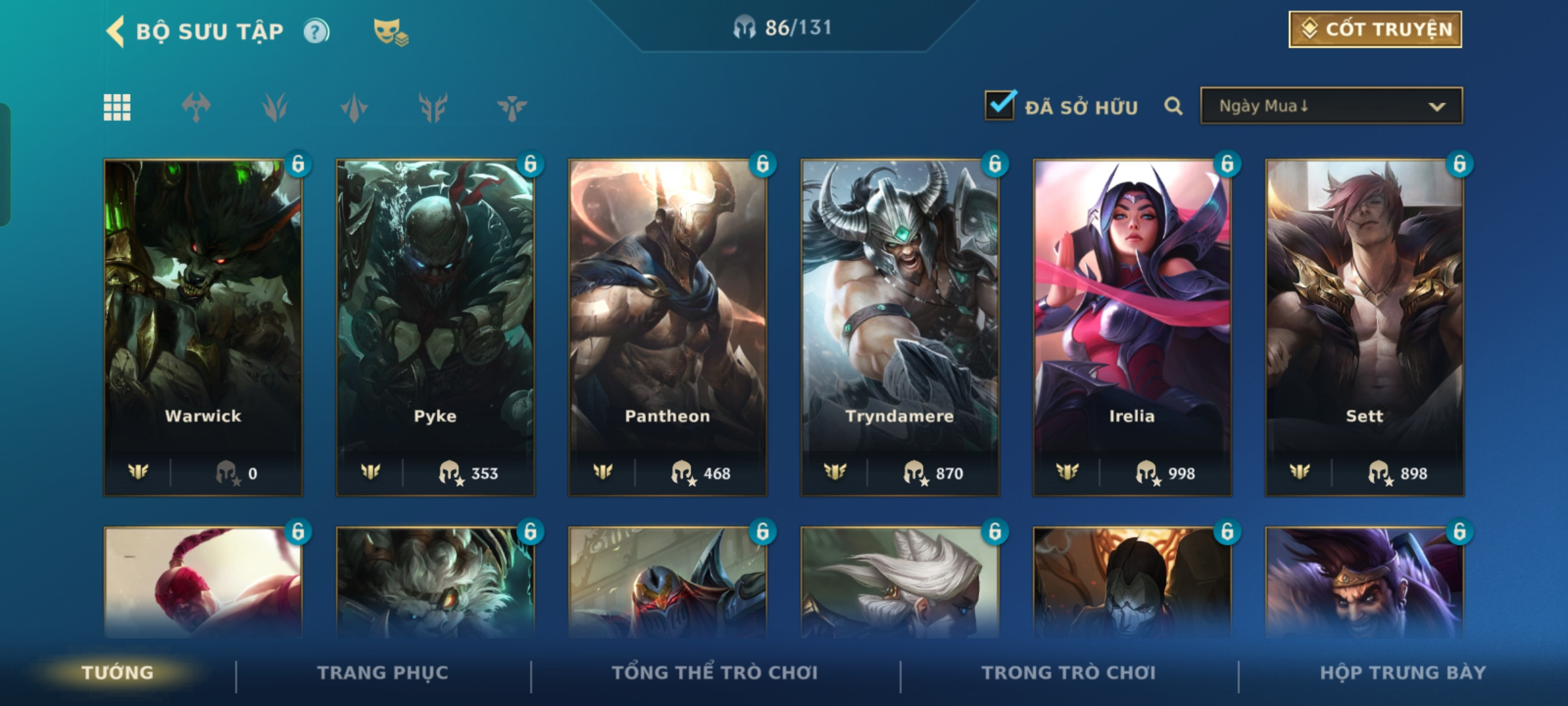Pick the Tryndamere champion card
Viewport: 1568px width, 706px height.
(900, 327)
